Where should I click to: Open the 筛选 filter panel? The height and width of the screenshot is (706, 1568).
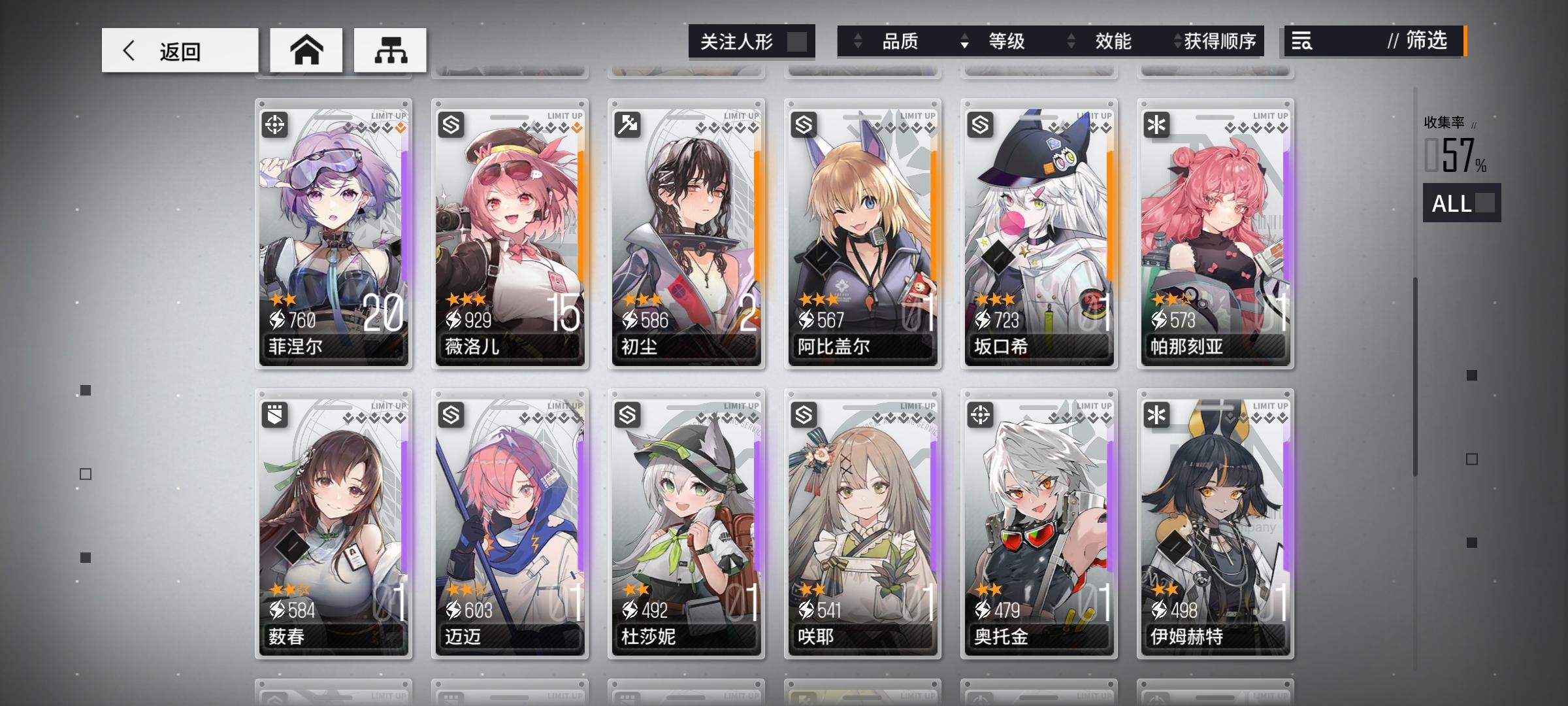[x=1424, y=42]
